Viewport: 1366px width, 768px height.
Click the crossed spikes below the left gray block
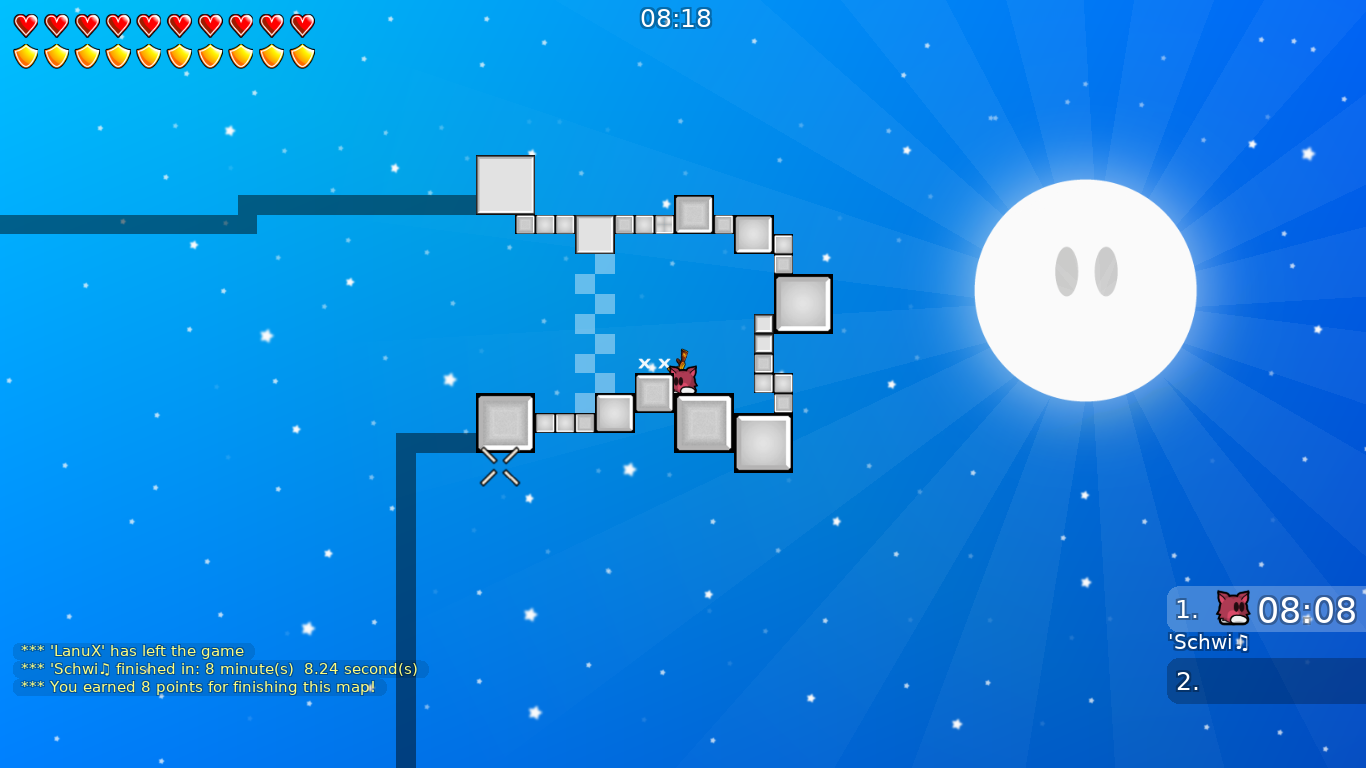(x=498, y=465)
